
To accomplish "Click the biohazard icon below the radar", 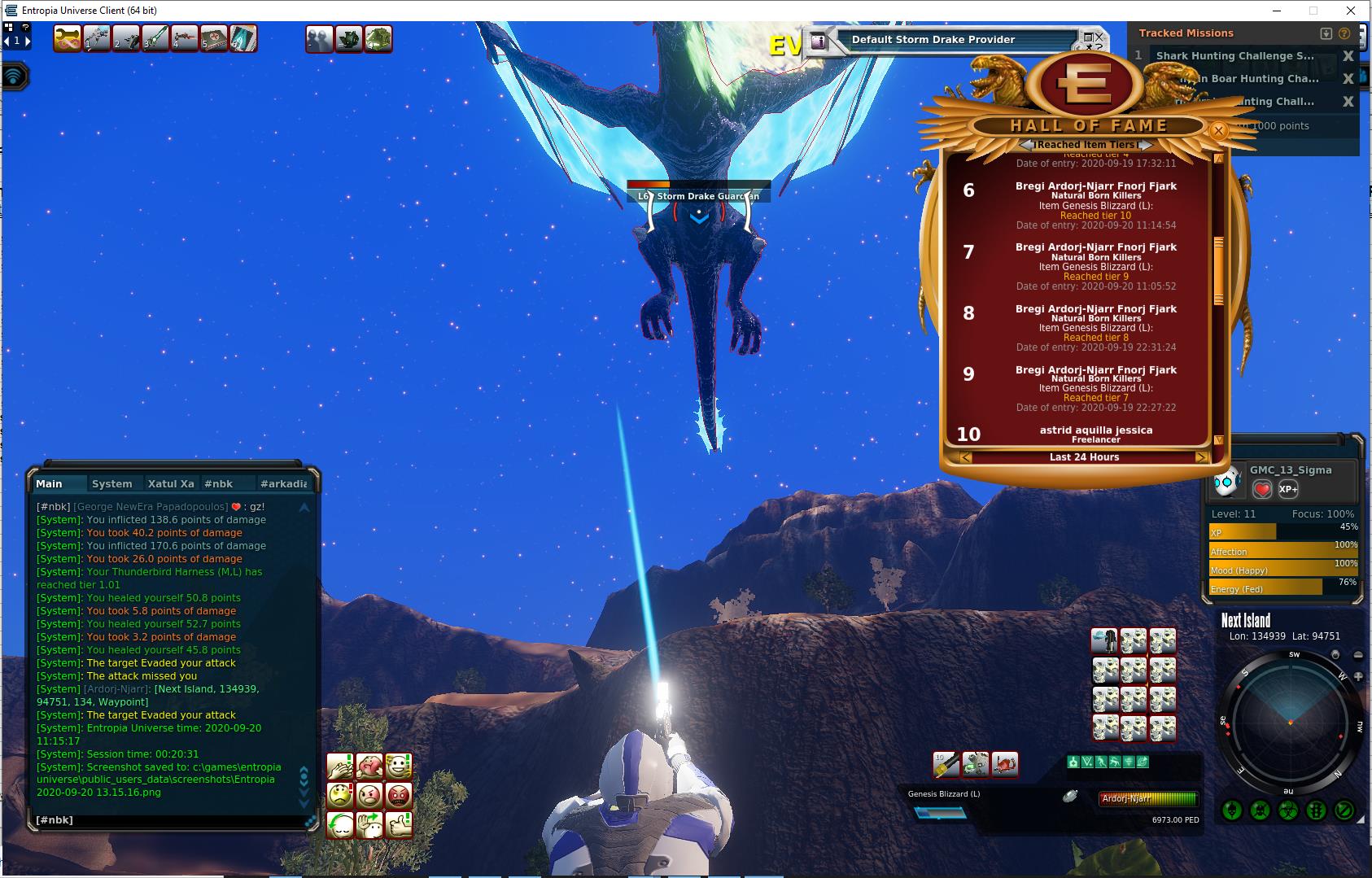I will pyautogui.click(x=1287, y=810).
